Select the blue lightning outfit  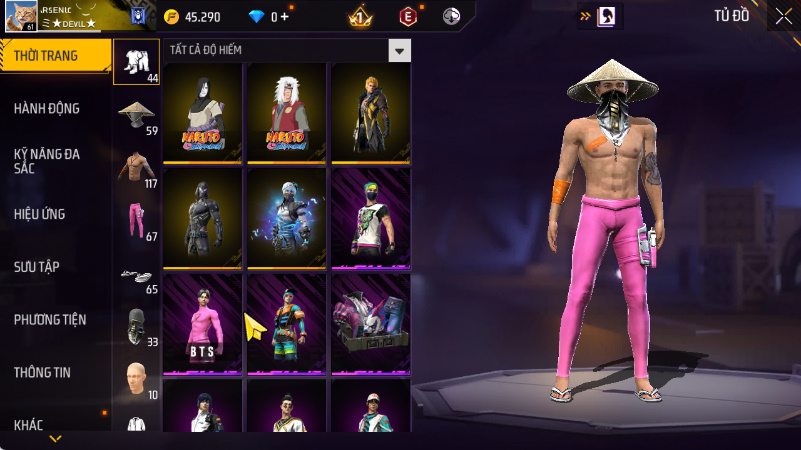288,217
